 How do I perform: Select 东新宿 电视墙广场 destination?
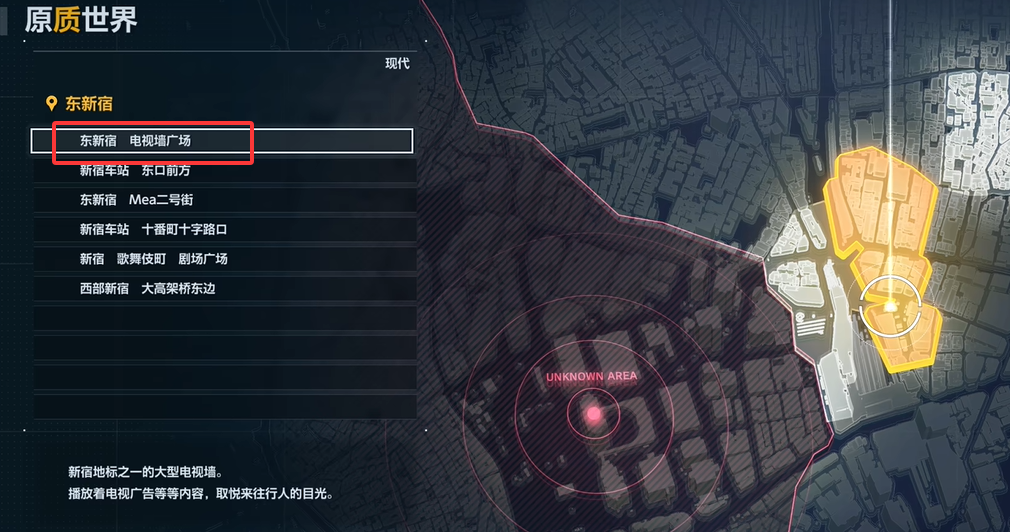click(x=222, y=141)
